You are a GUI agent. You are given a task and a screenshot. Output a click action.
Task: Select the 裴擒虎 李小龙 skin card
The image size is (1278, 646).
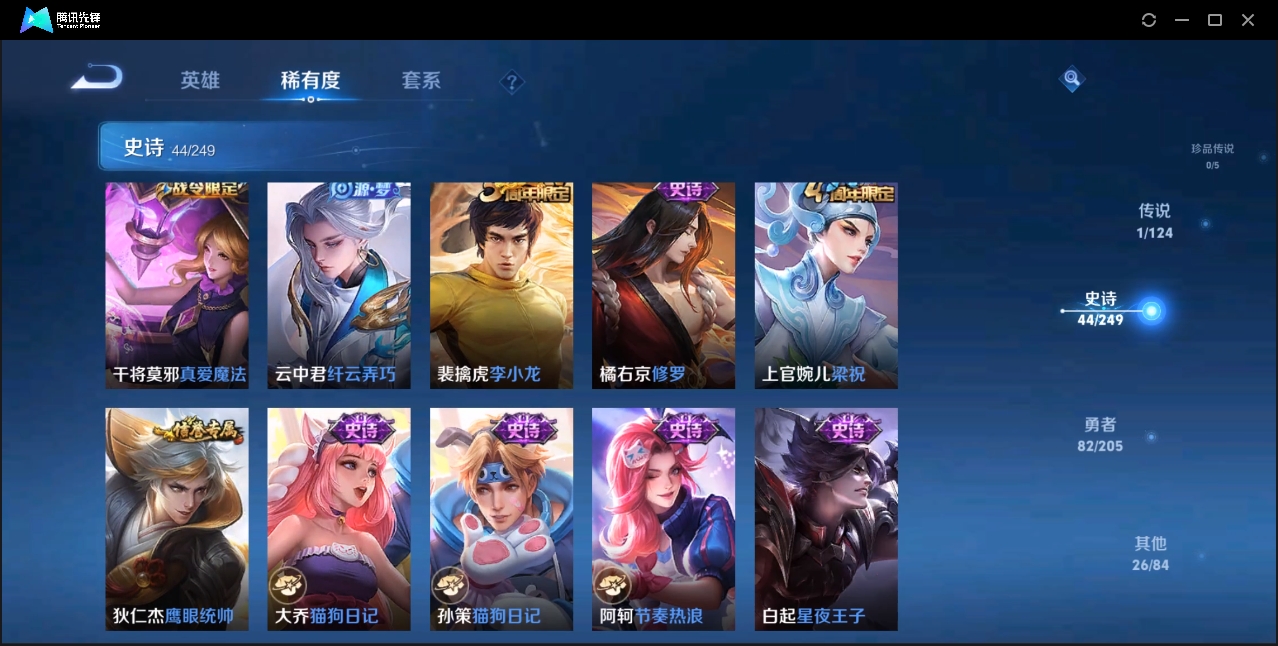point(501,285)
